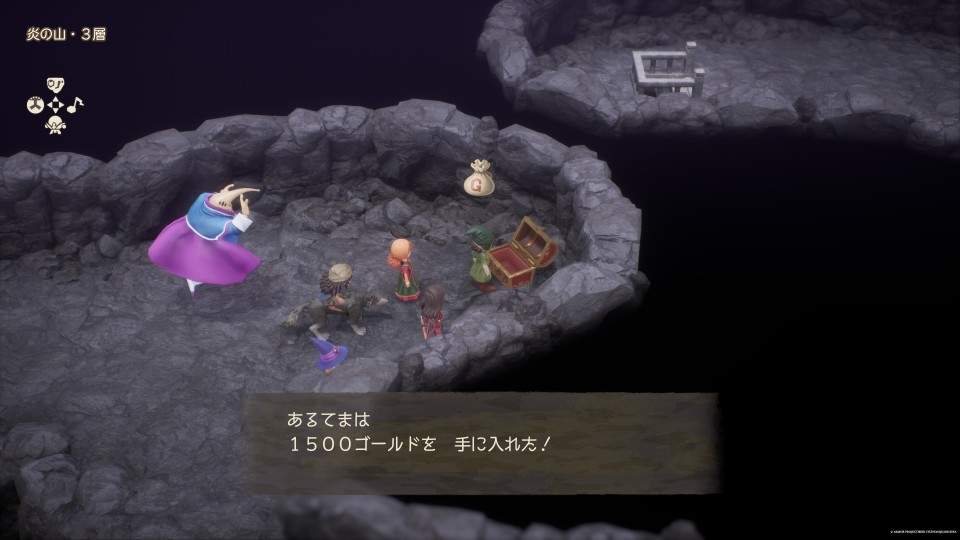The image size is (960, 540).
Task: Select the music note shortcut icon
Action: point(76,104)
